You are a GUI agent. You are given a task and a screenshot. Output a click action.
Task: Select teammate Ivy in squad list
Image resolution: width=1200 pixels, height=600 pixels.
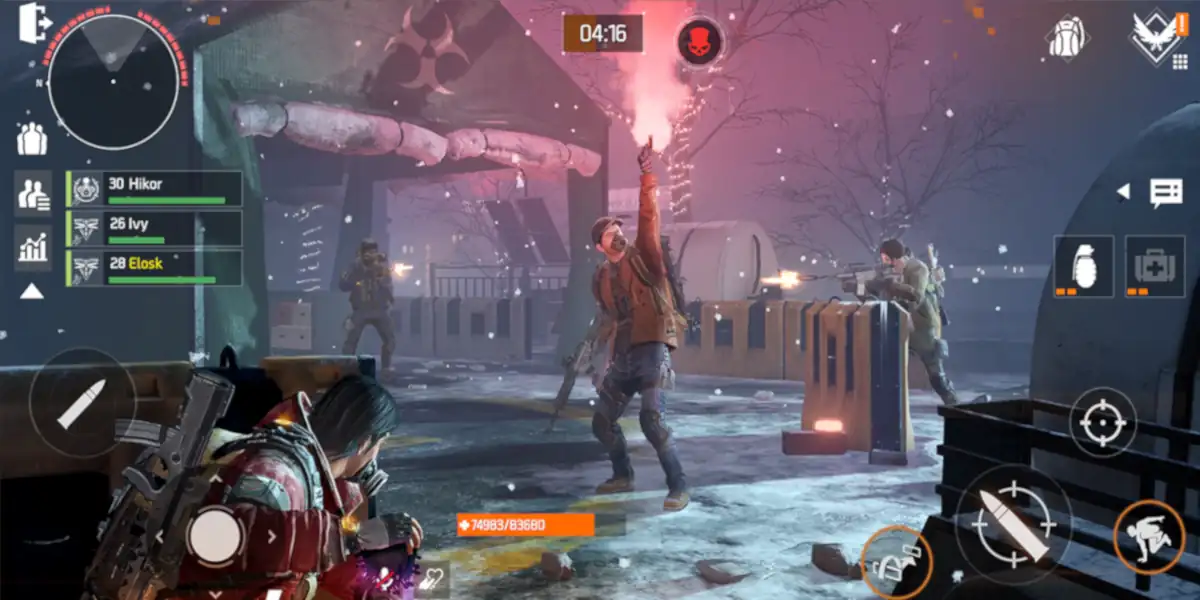155,228
